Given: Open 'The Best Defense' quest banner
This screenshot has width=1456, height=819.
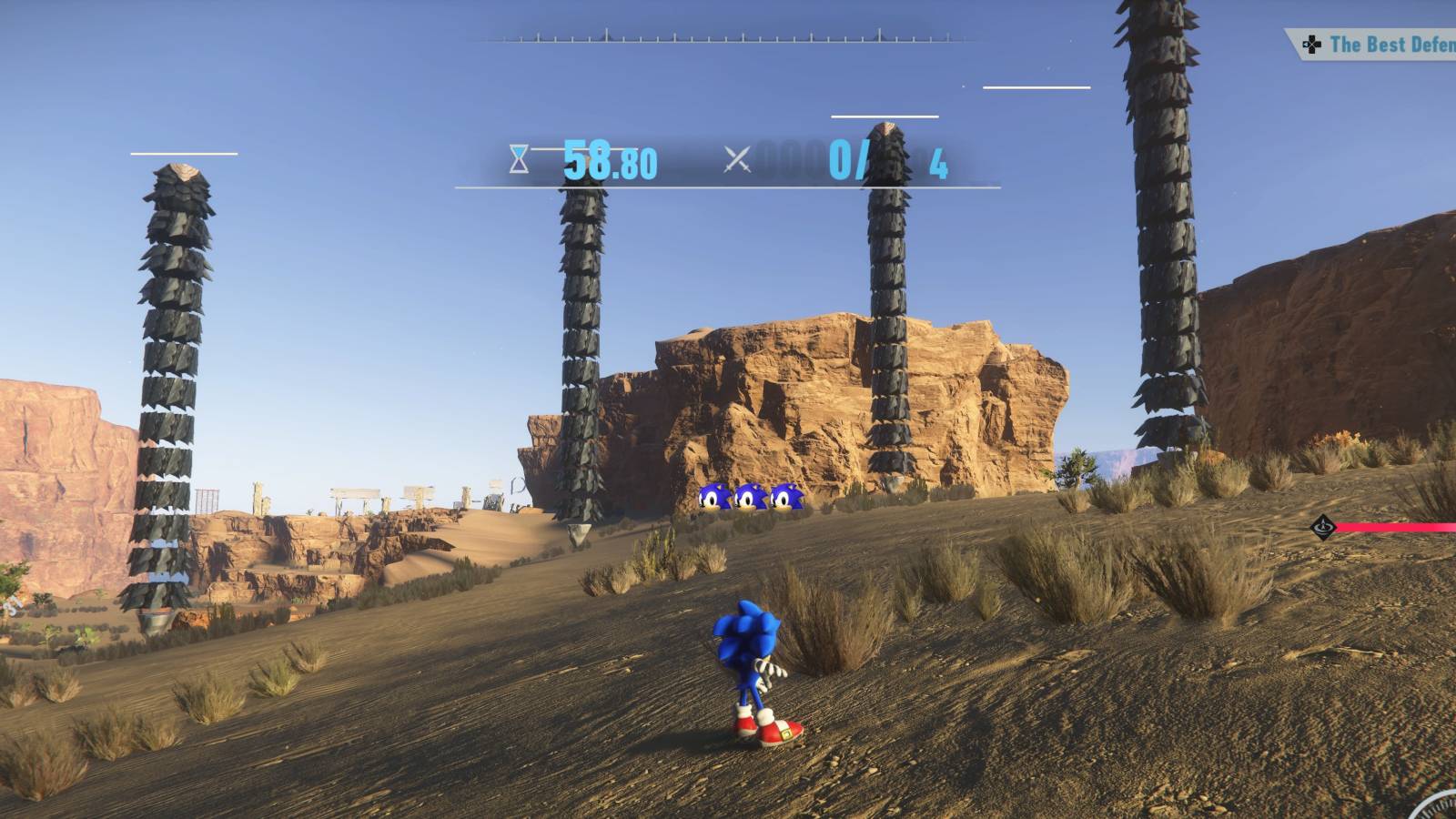Looking at the screenshot, I should point(1374,44).
